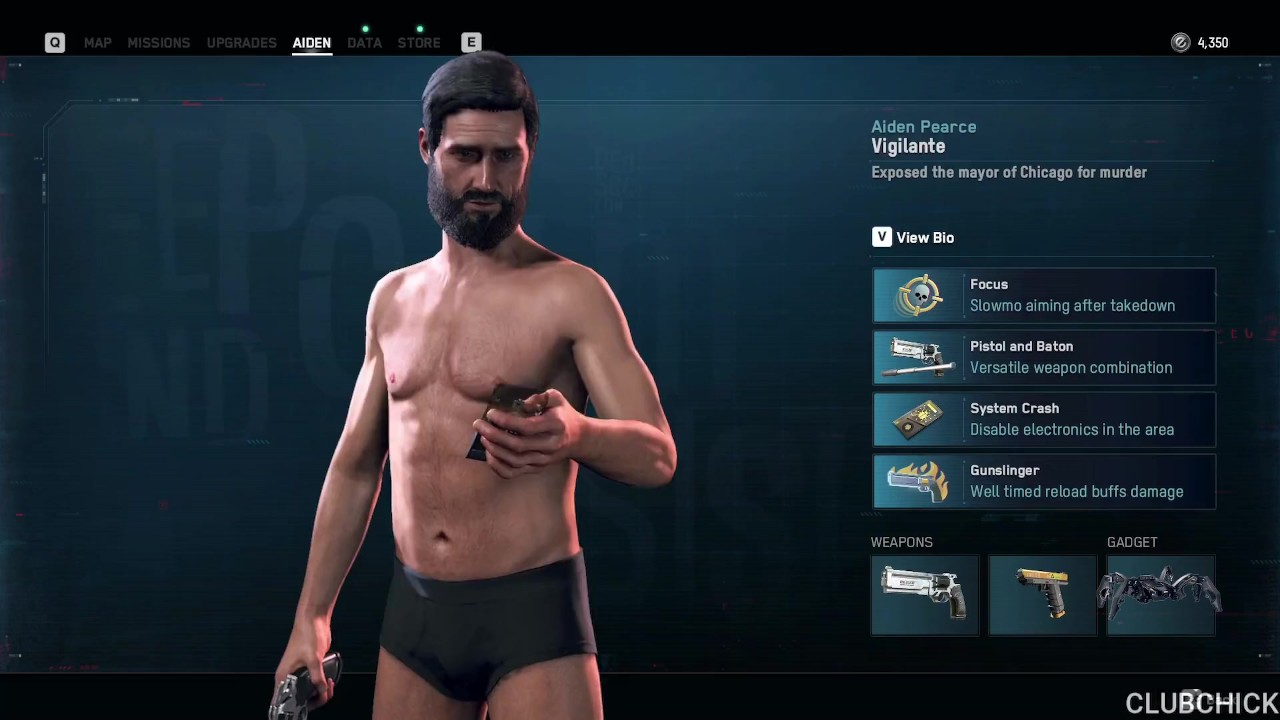This screenshot has width=1280, height=720.
Task: Choose the Pistol and Baton perk
Action: (x=1043, y=357)
